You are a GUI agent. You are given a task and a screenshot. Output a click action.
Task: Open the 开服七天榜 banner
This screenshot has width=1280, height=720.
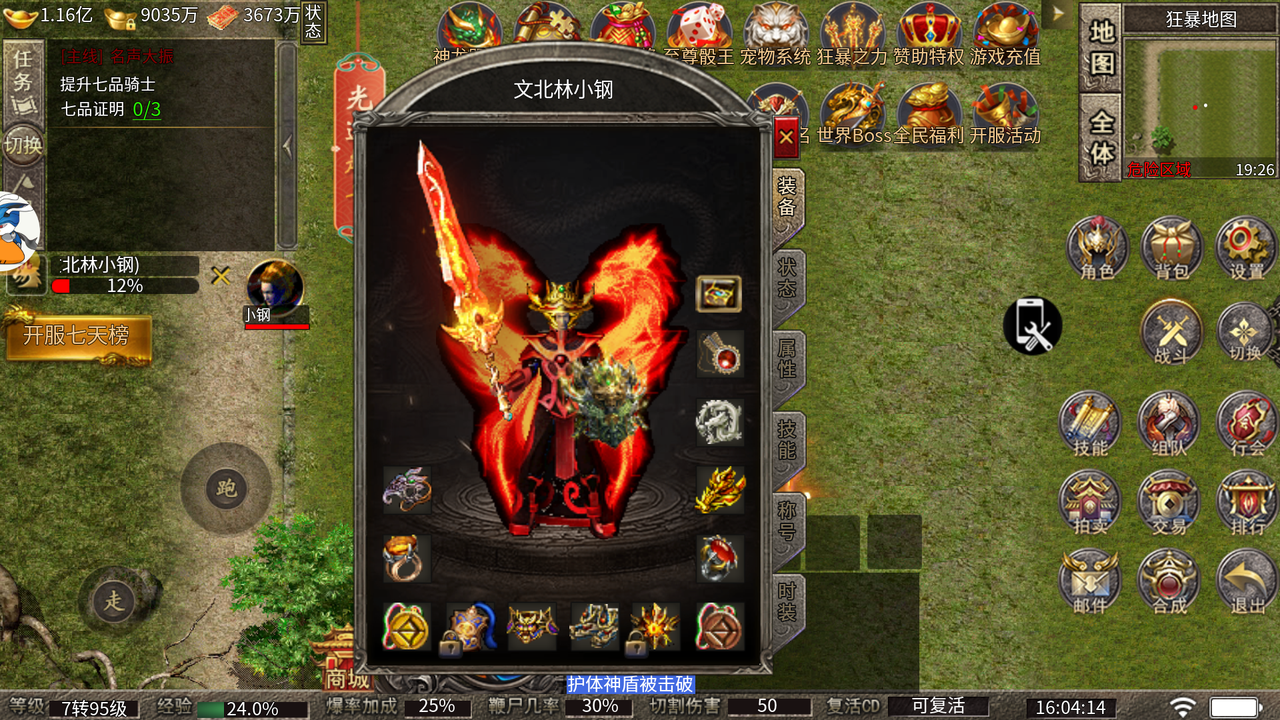click(x=77, y=336)
